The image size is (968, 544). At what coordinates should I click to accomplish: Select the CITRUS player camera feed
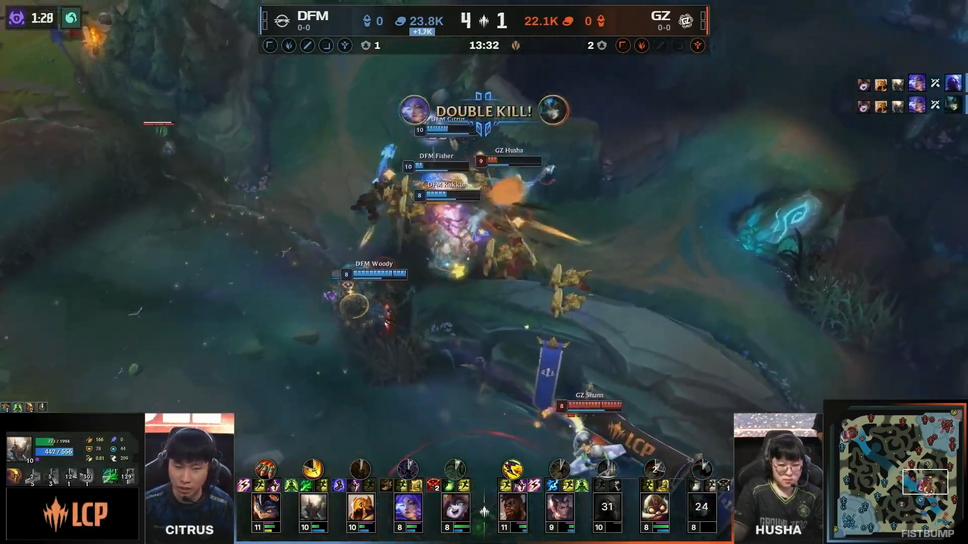189,477
